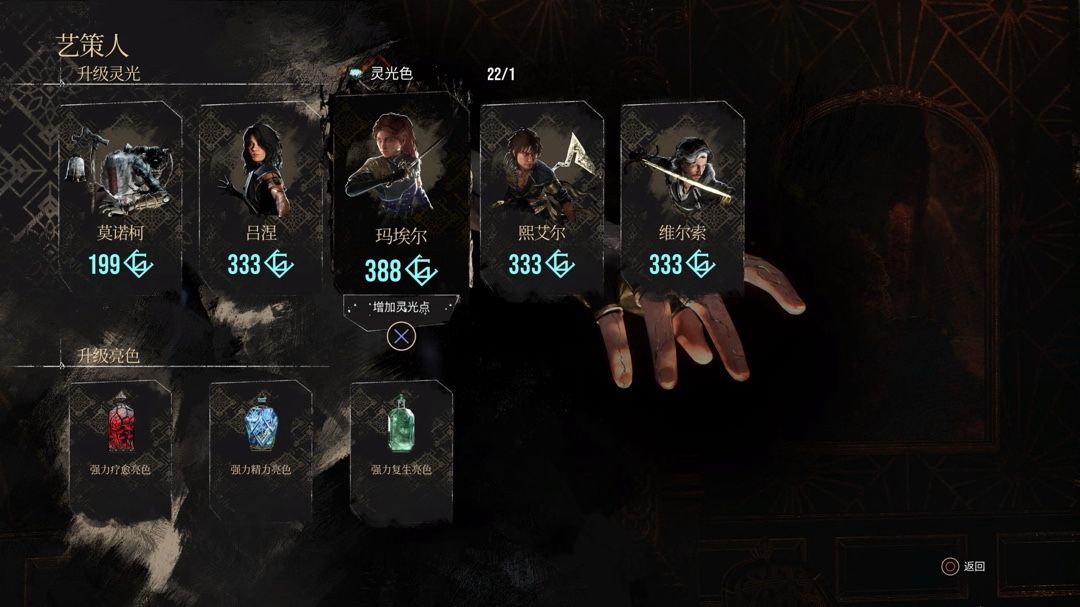Pick the 玛埃尔 character card

click(400, 195)
